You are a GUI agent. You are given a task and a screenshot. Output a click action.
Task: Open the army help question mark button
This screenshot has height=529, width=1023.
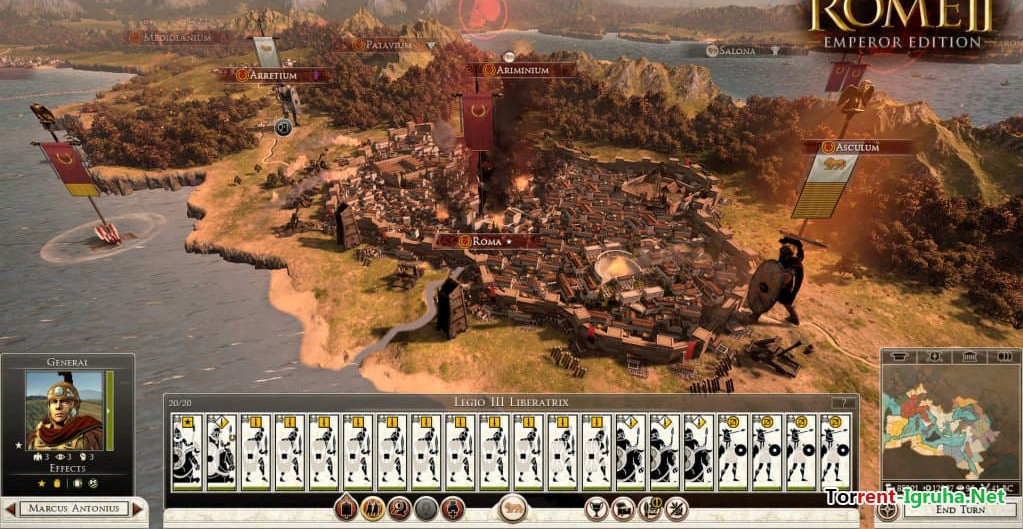[838, 402]
